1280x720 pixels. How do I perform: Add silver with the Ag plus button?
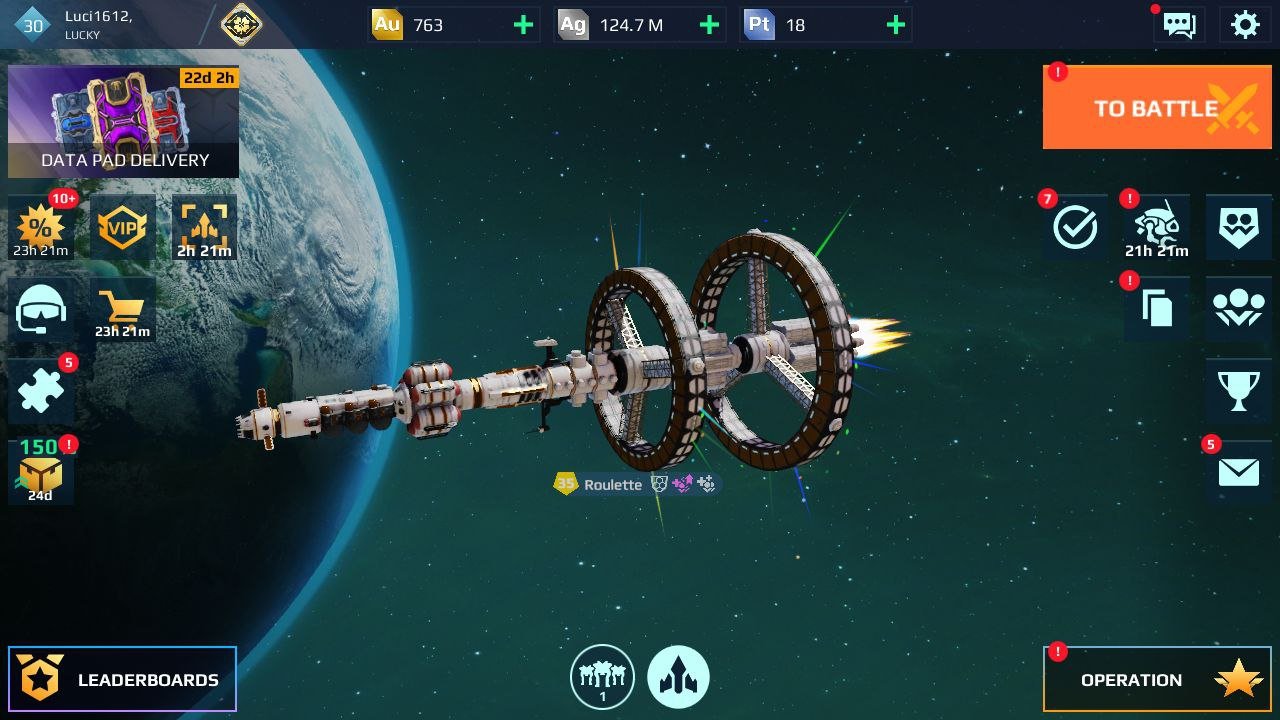coord(709,25)
